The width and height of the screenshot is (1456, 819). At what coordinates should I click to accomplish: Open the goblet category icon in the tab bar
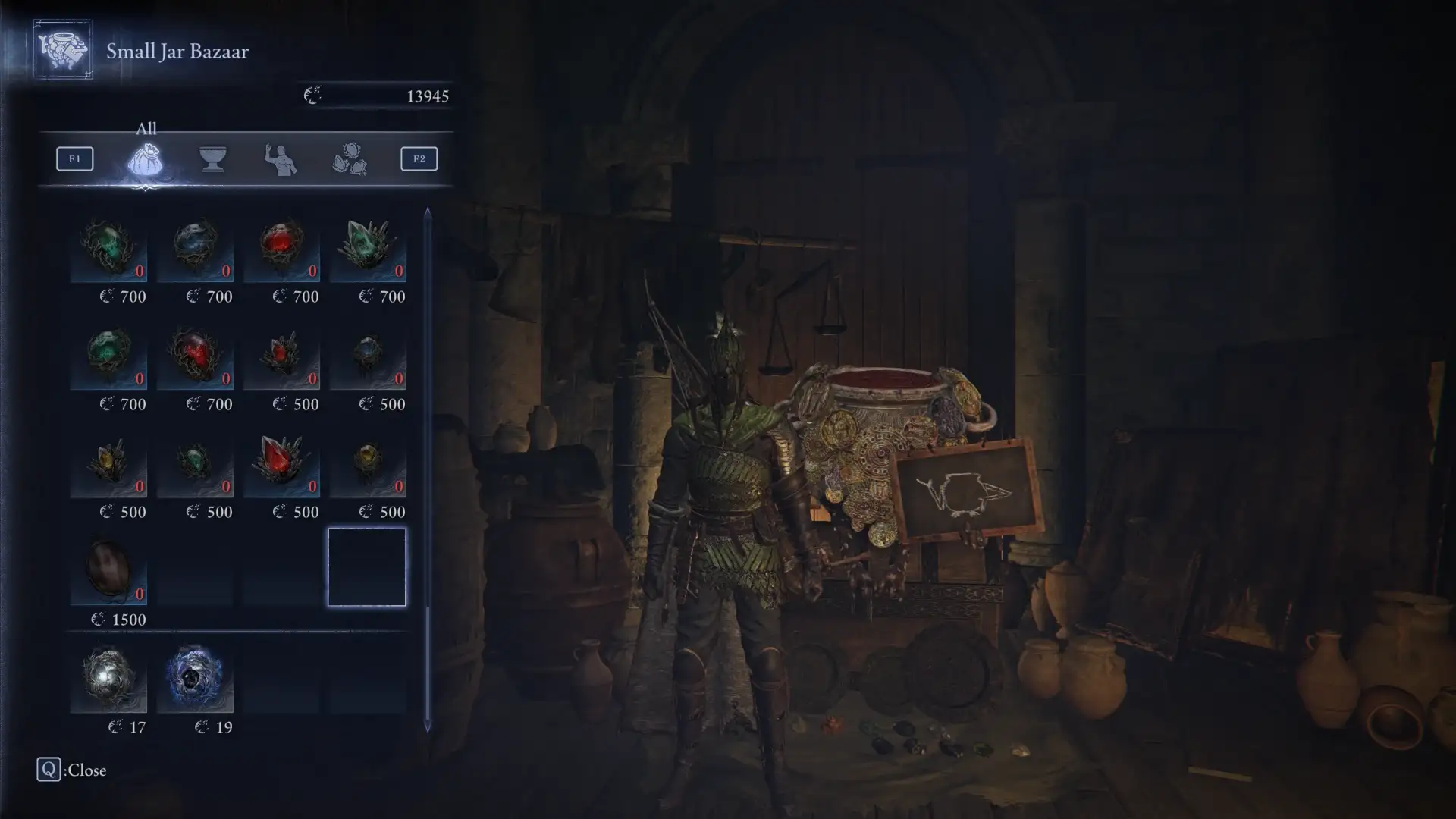click(213, 158)
